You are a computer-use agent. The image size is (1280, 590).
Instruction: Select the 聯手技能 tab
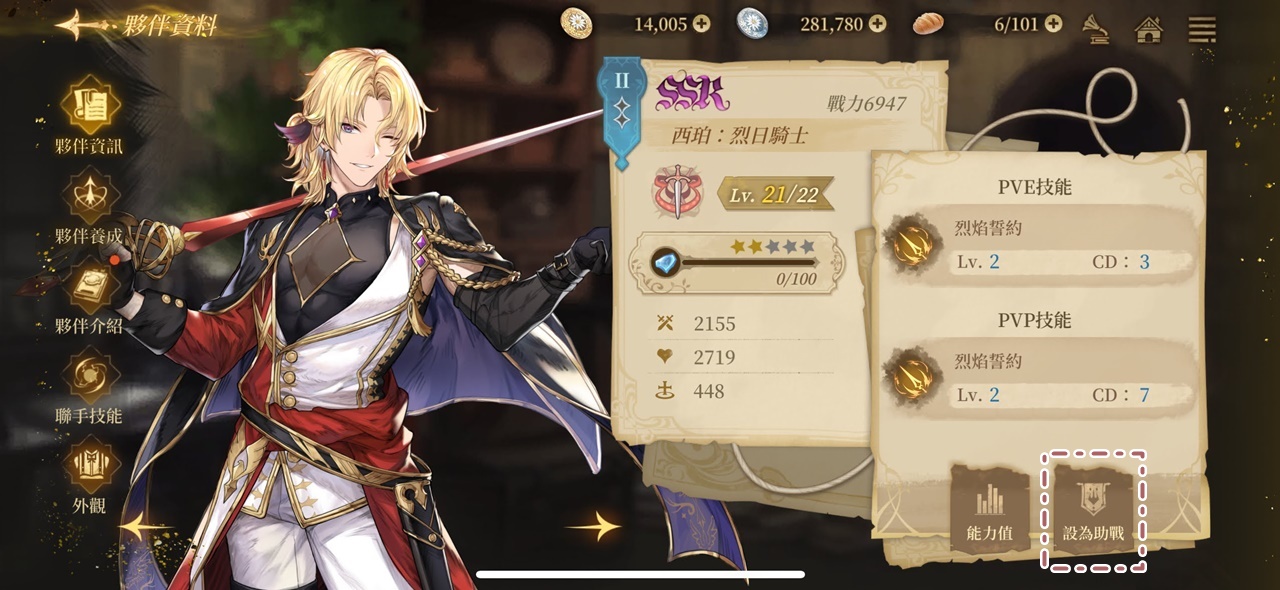(90, 382)
